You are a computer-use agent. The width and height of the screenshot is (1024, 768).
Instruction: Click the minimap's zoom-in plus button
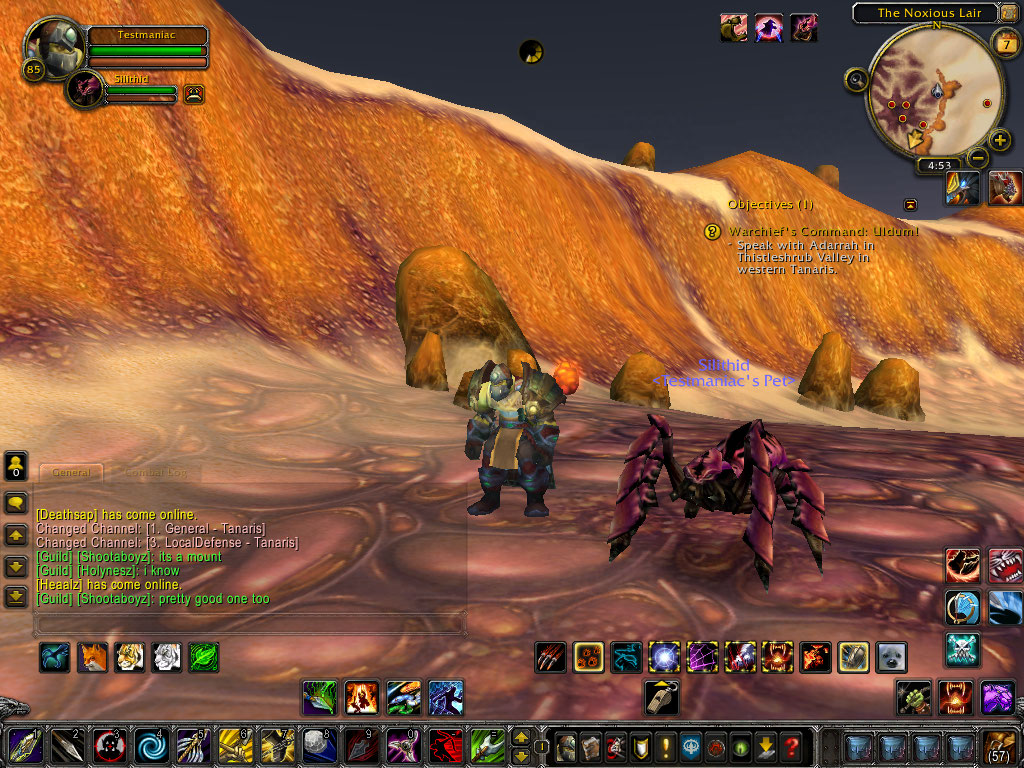click(x=1000, y=140)
